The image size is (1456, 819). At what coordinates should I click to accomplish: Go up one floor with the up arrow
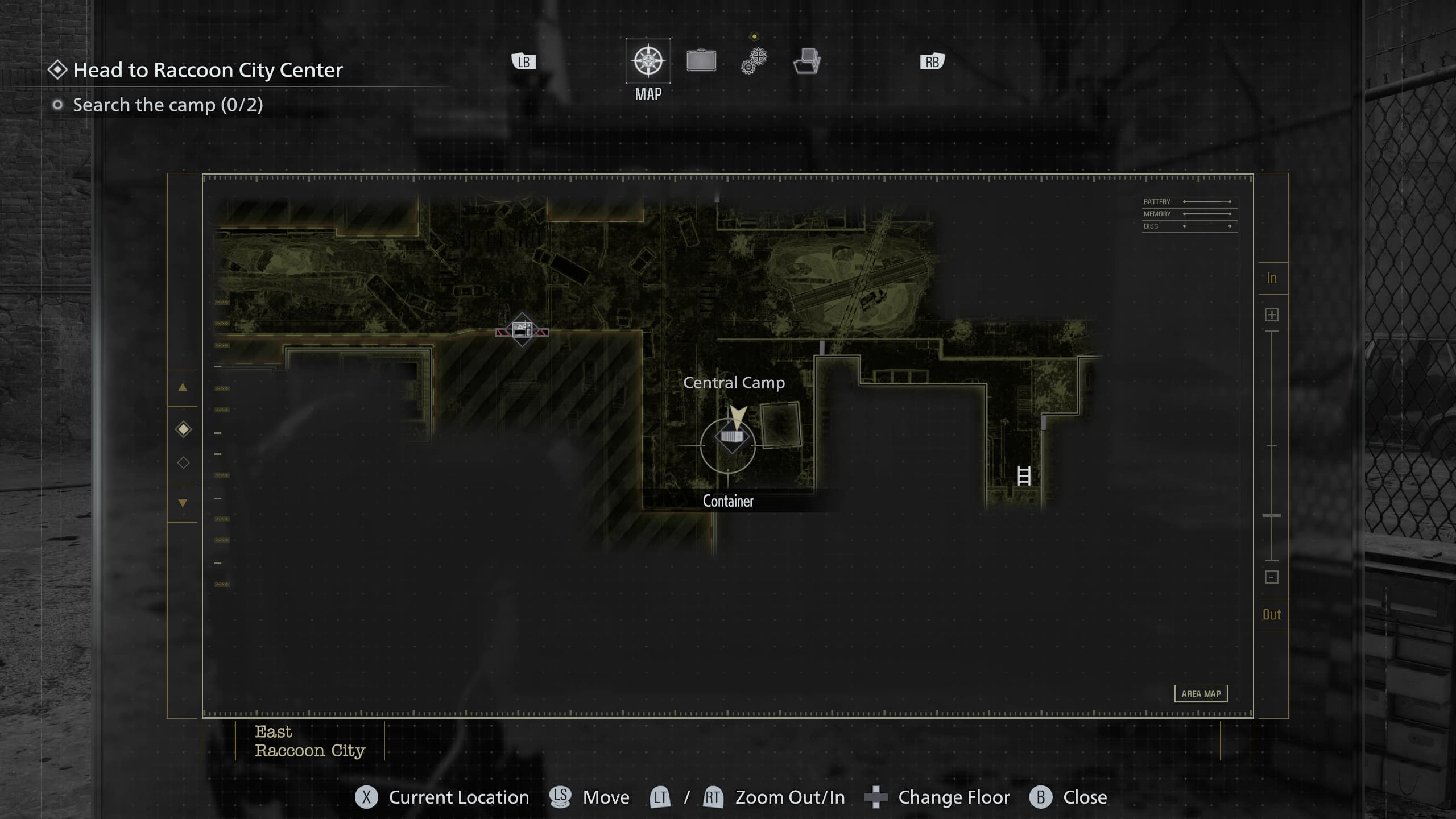point(183,387)
